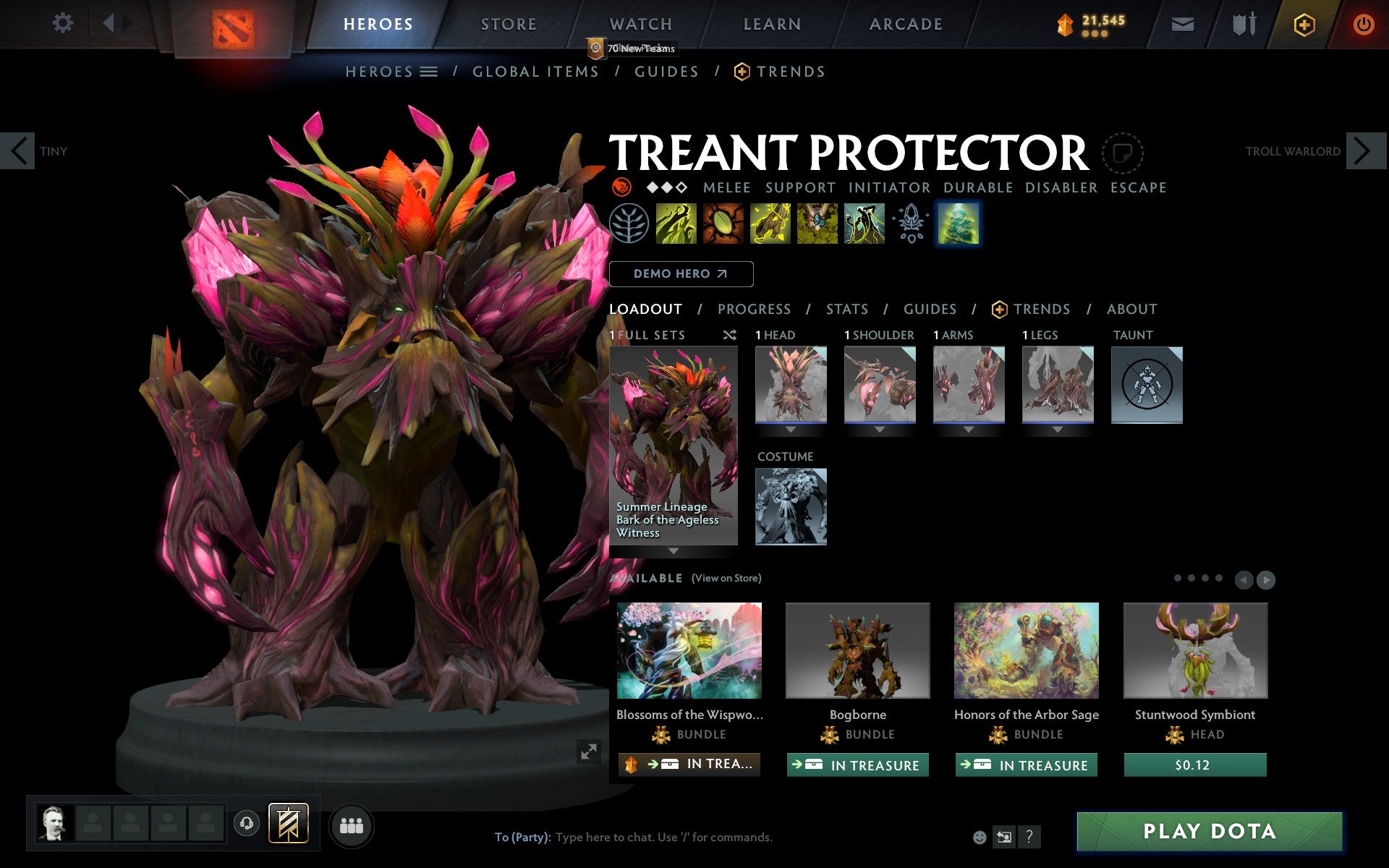Switch to the Progress tab

(x=754, y=309)
